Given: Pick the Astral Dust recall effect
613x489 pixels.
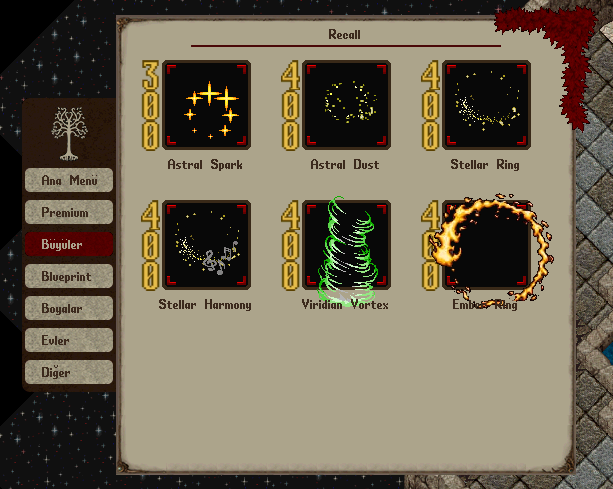Looking at the screenshot, I should pyautogui.click(x=346, y=106).
